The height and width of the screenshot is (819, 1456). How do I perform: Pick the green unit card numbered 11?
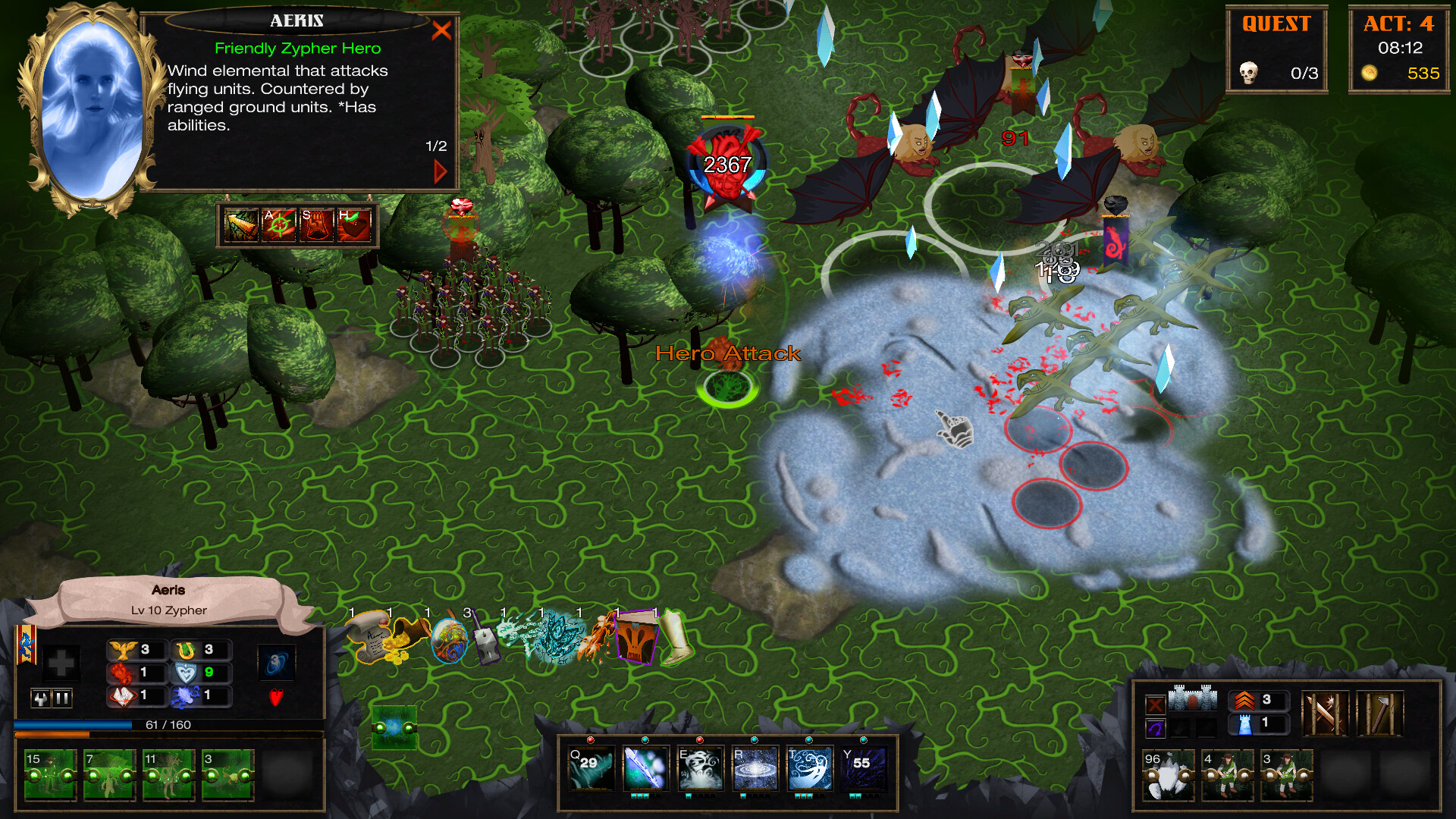168,774
